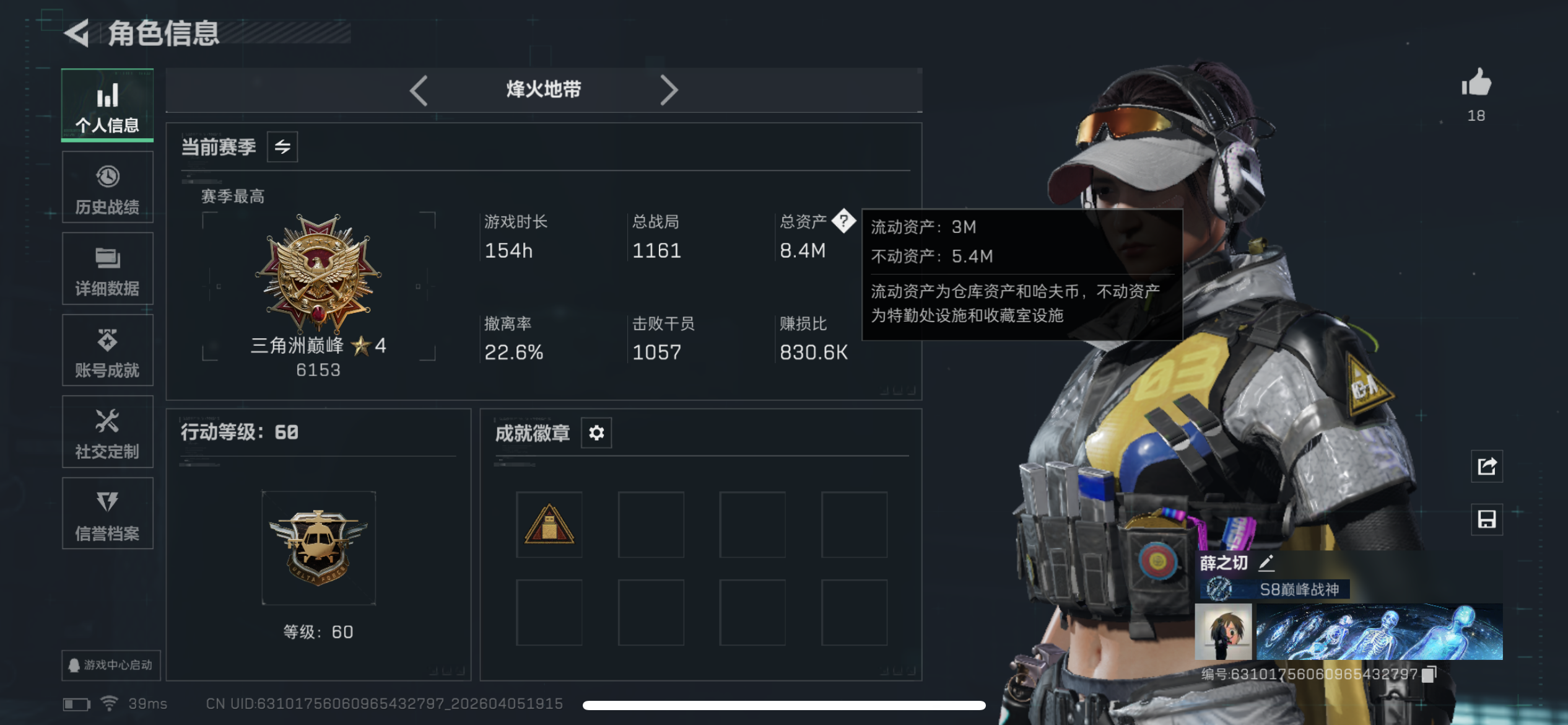This screenshot has width=1568, height=725.
Task: Open the 信誉档案 sidebar section
Action: [107, 514]
